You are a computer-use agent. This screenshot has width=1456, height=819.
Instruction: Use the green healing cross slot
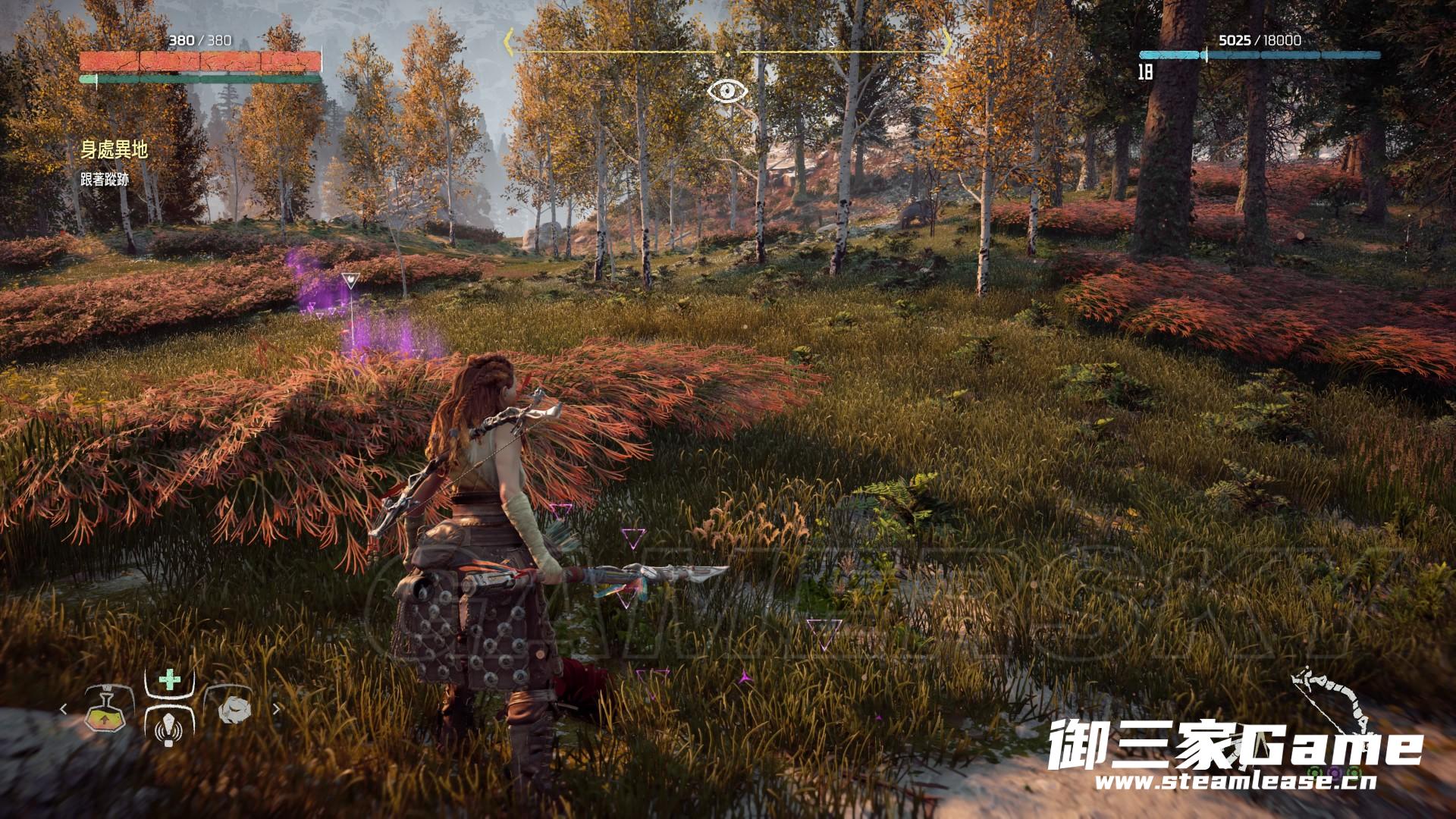click(x=169, y=679)
